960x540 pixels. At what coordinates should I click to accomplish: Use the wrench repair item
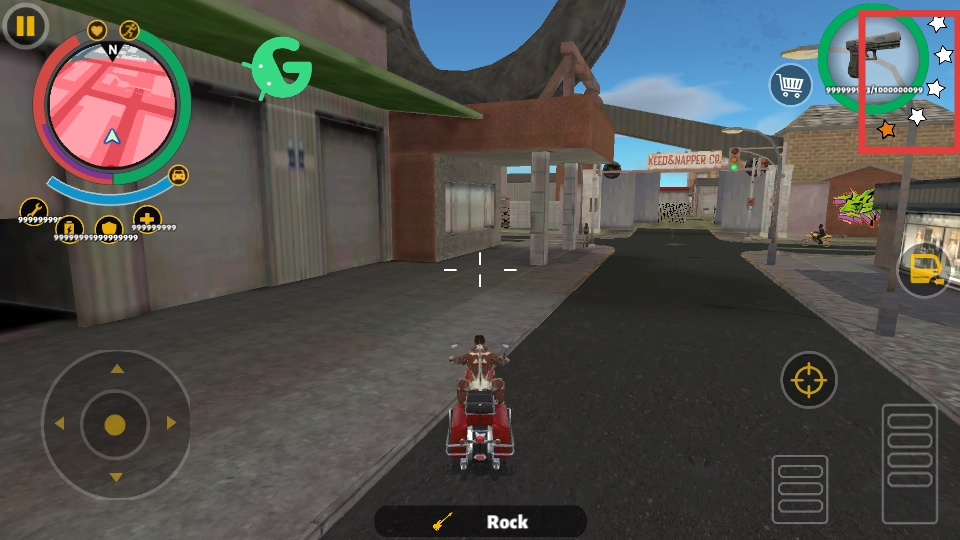point(33,210)
